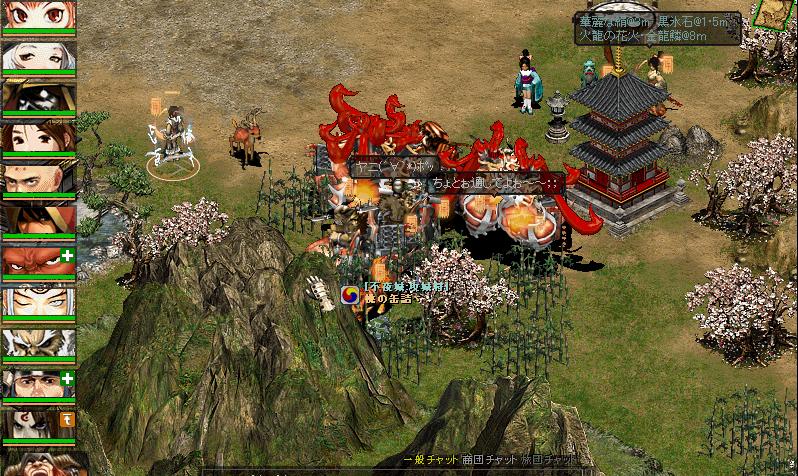
Task: Select the white-haired party member portrait
Action: coord(38,55)
